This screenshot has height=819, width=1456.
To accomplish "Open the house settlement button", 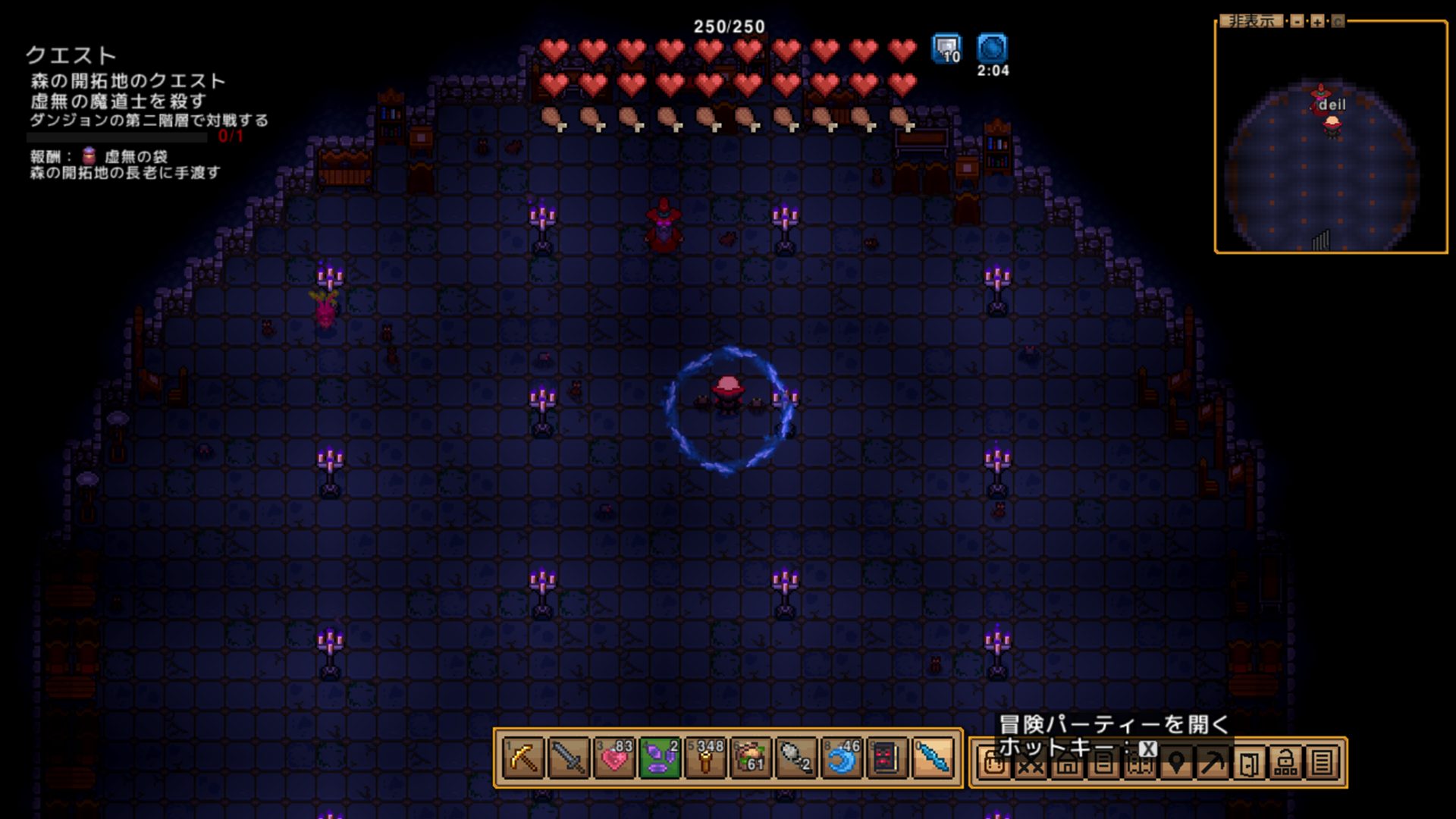I will pos(1067,764).
